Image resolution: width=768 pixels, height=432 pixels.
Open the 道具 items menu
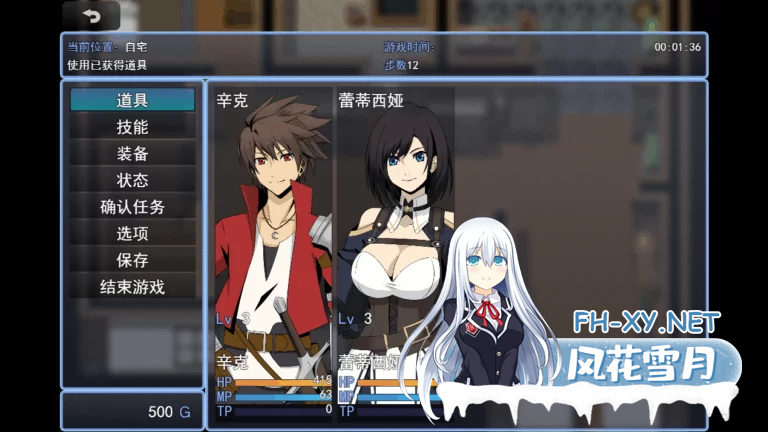132,100
